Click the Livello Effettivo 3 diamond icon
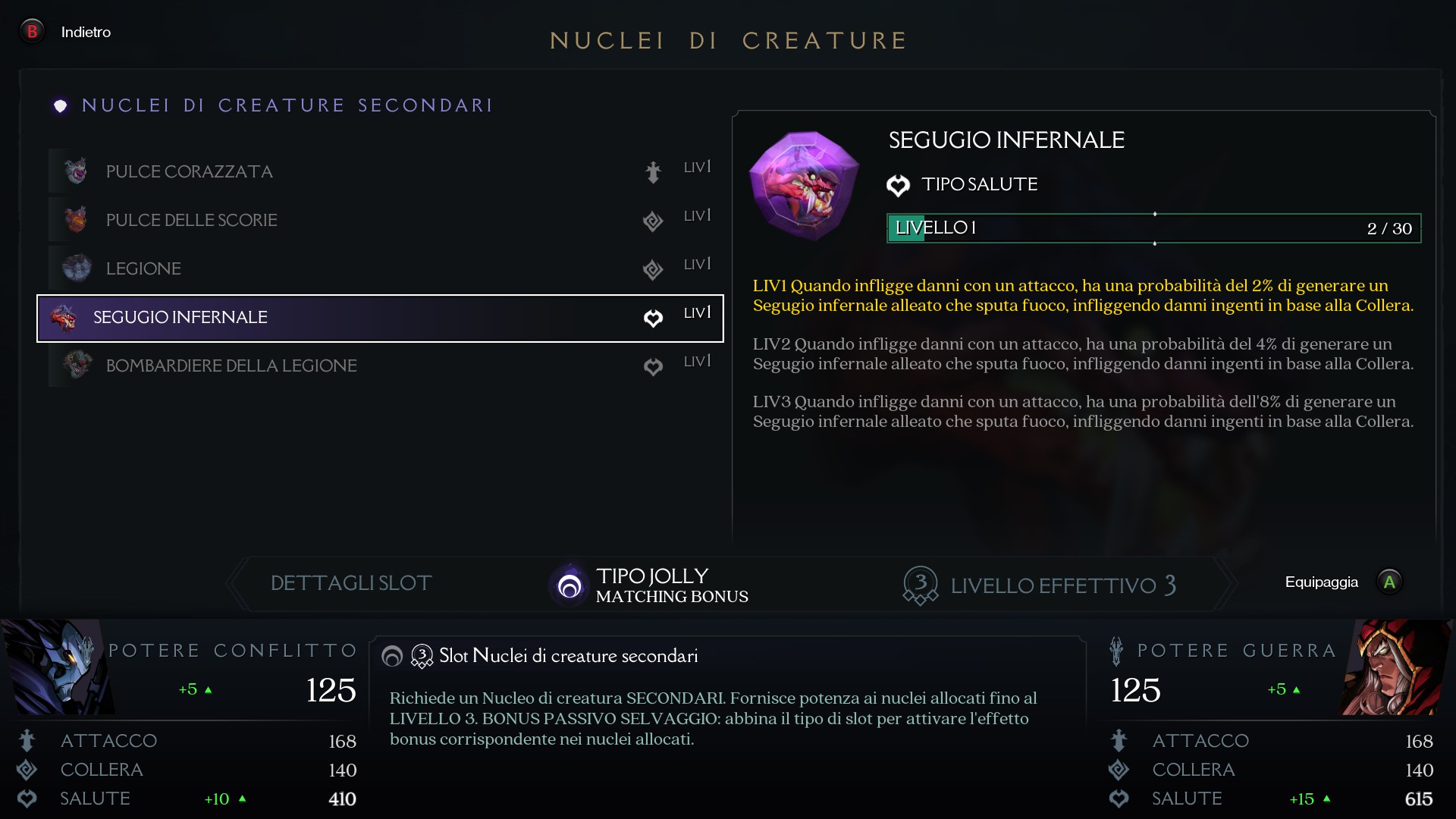 (x=920, y=585)
